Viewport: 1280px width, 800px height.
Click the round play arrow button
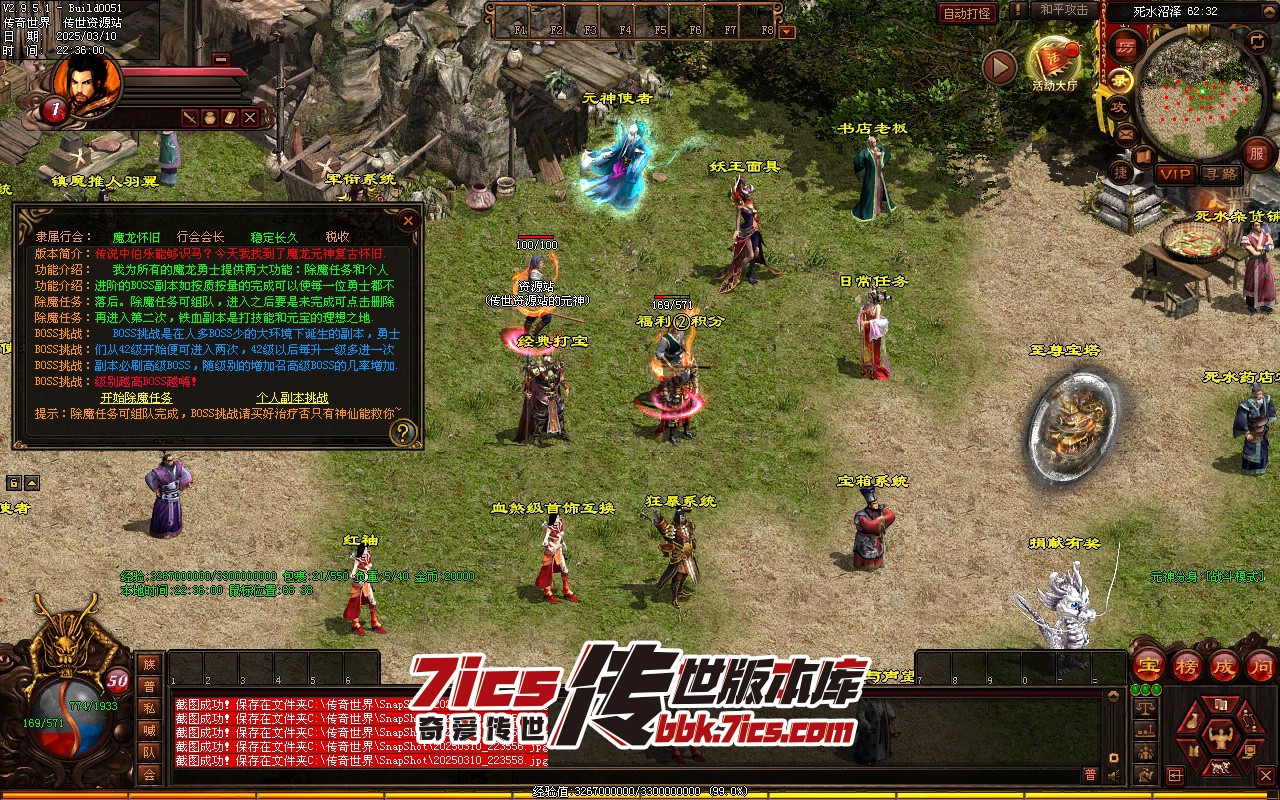(x=999, y=67)
